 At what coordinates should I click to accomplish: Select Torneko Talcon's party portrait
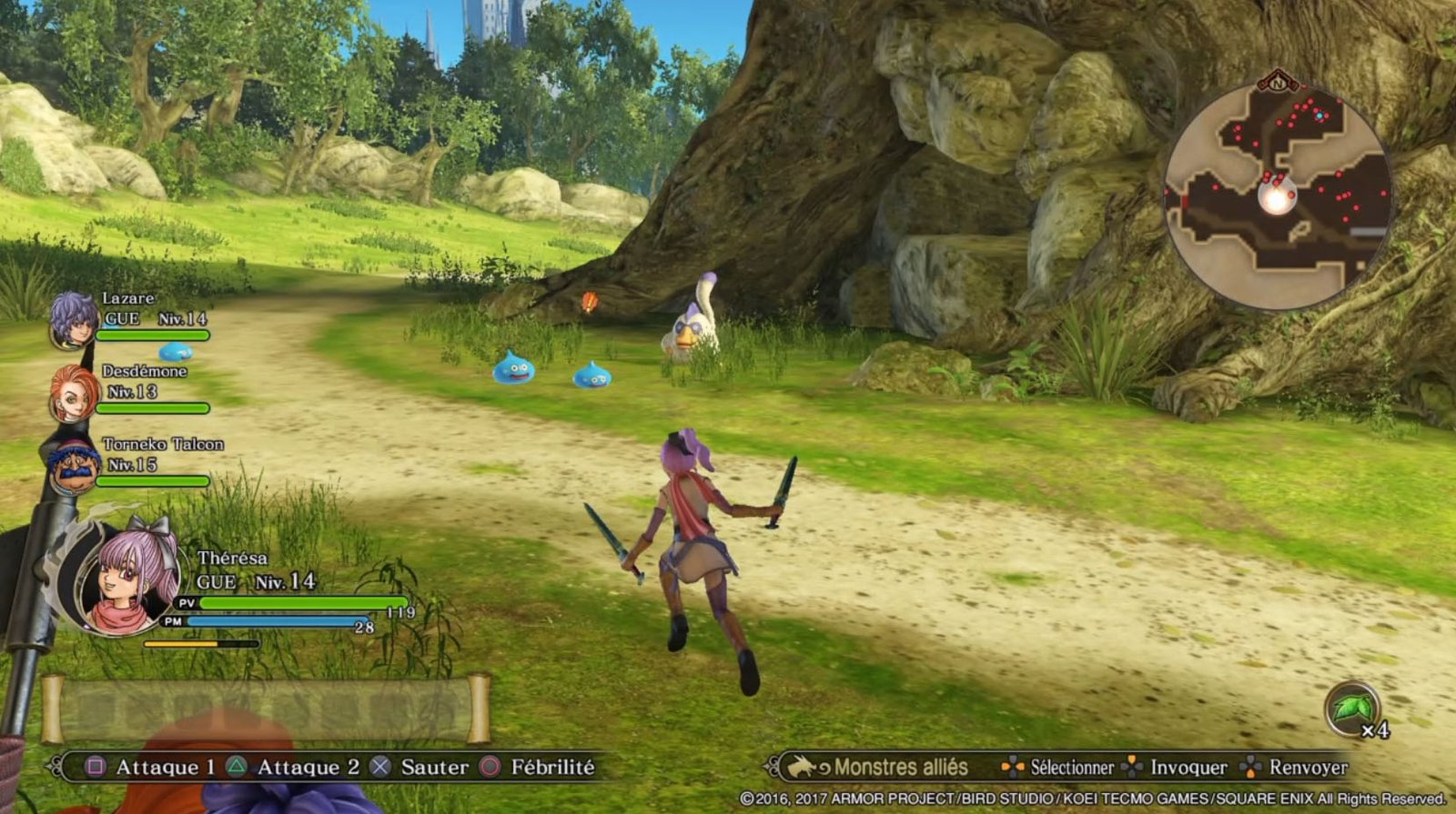tap(73, 464)
